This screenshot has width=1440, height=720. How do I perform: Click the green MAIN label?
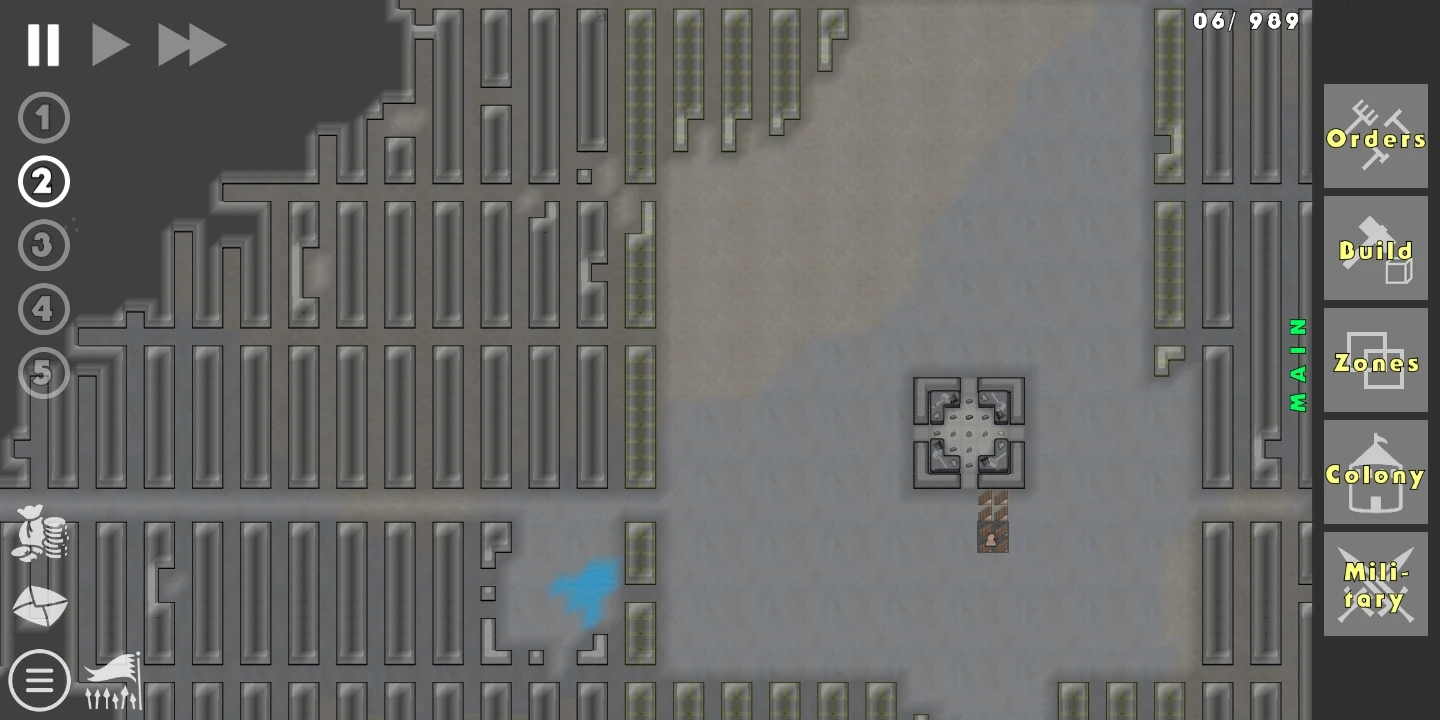[1298, 365]
